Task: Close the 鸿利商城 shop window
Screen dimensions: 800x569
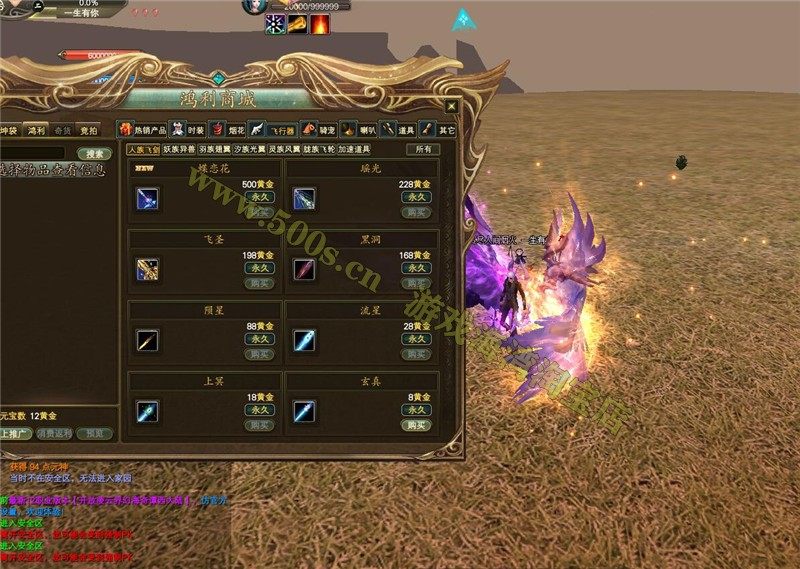Action: point(452,106)
